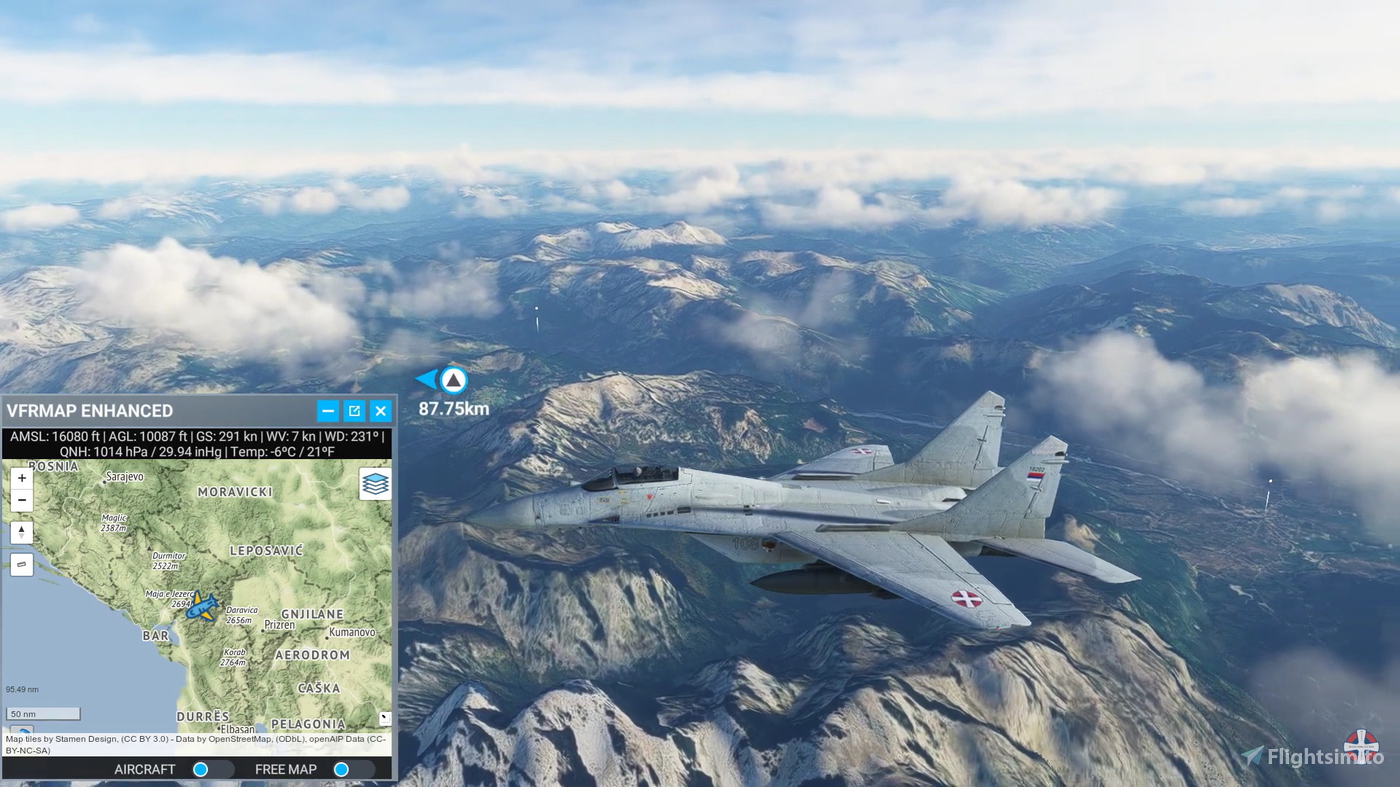1400x787 pixels.
Task: Open the openAIP Data attribution link
Action: pos(337,740)
